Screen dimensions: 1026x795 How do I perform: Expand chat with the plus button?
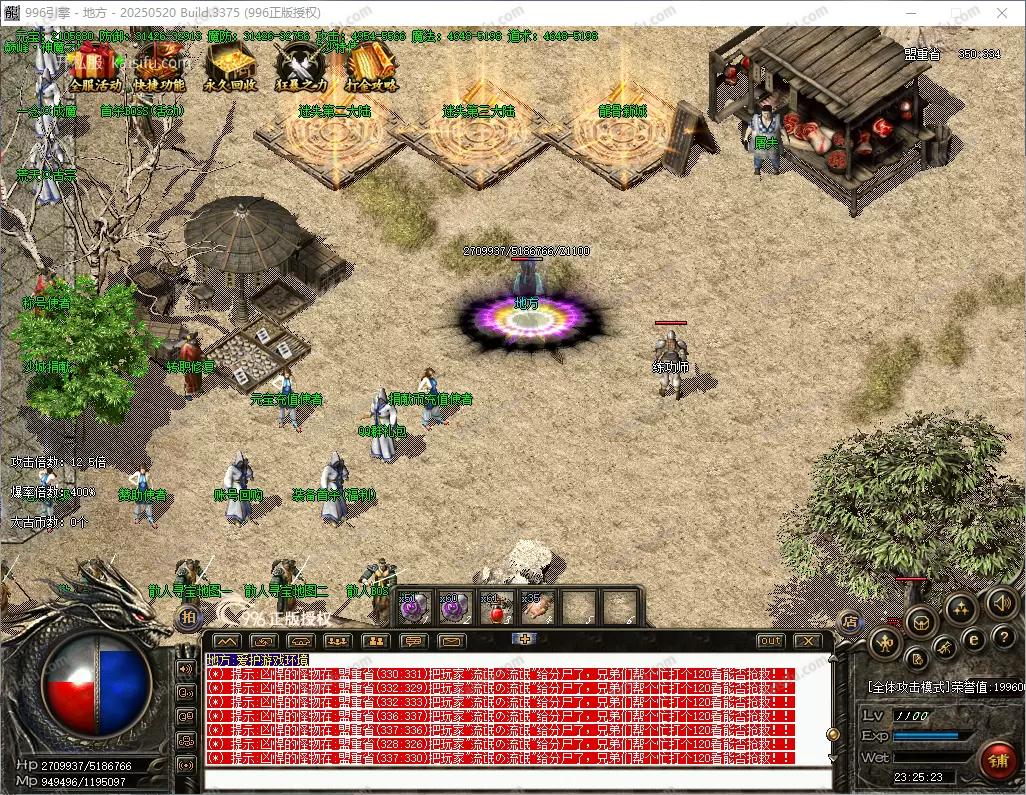(526, 638)
